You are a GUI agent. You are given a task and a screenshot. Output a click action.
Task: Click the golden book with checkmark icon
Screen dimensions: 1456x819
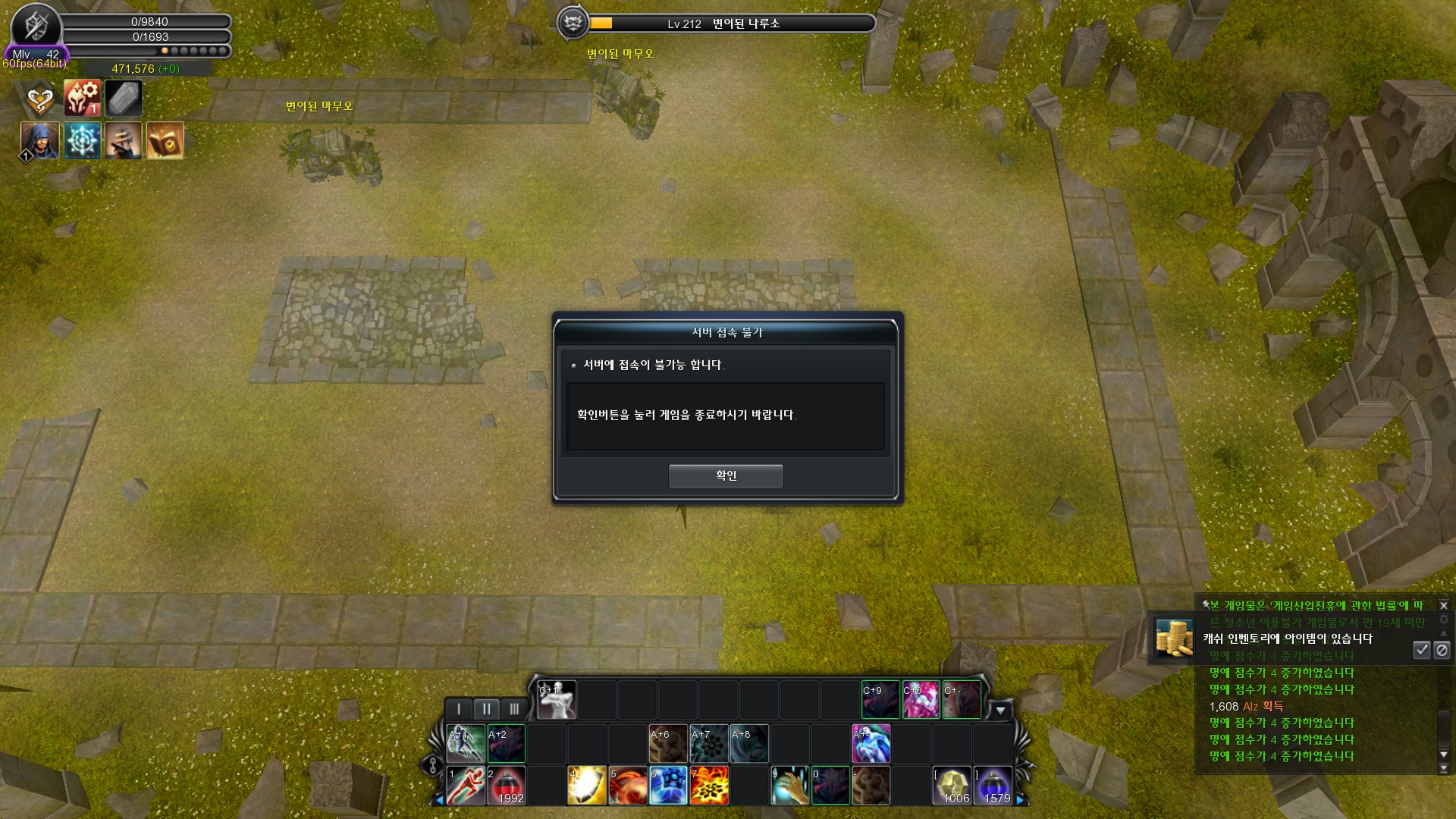(165, 140)
